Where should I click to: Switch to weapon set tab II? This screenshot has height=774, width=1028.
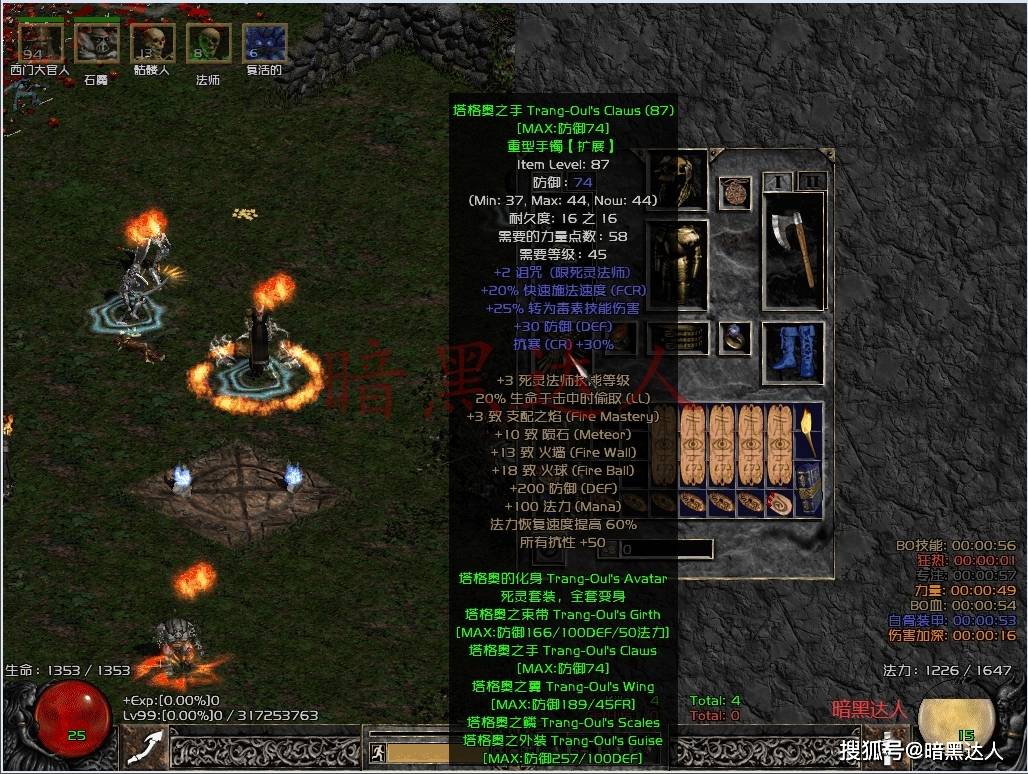811,181
